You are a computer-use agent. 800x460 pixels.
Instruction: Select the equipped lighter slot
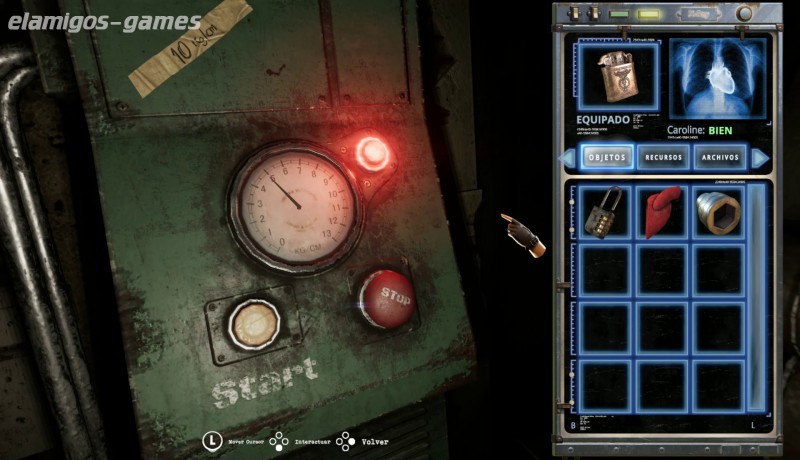(619, 74)
